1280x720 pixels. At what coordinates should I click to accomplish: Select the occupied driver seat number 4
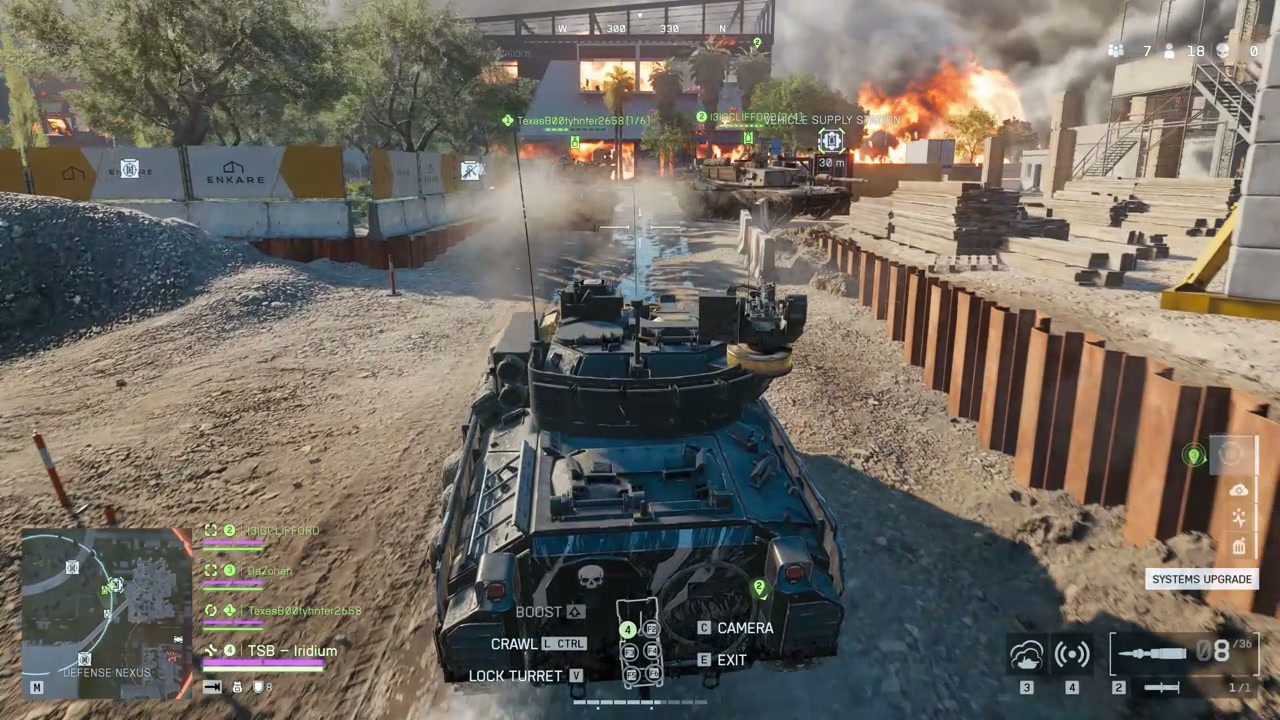click(x=628, y=630)
